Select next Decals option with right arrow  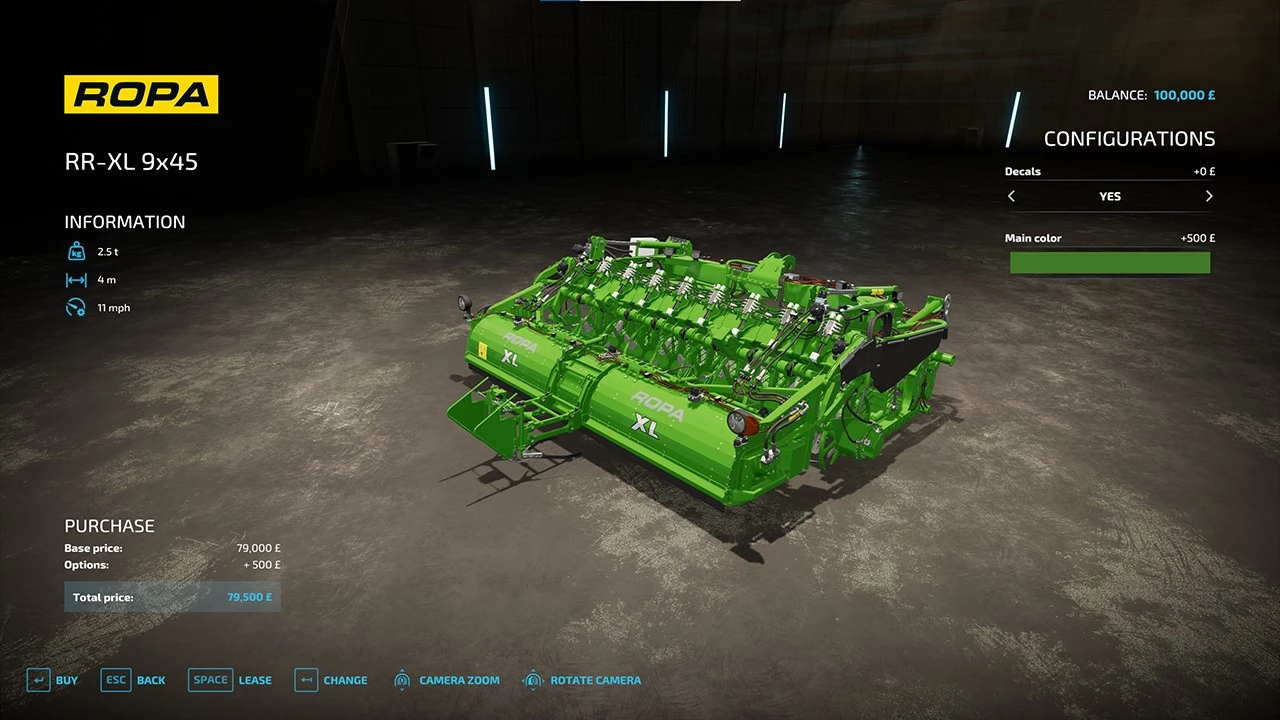1209,196
